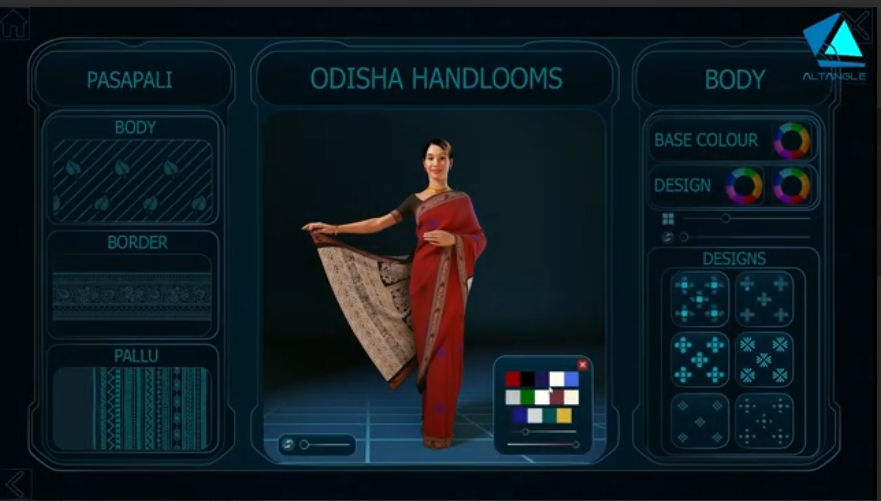Pick the light blue colour swatch

pyautogui.click(x=571, y=379)
